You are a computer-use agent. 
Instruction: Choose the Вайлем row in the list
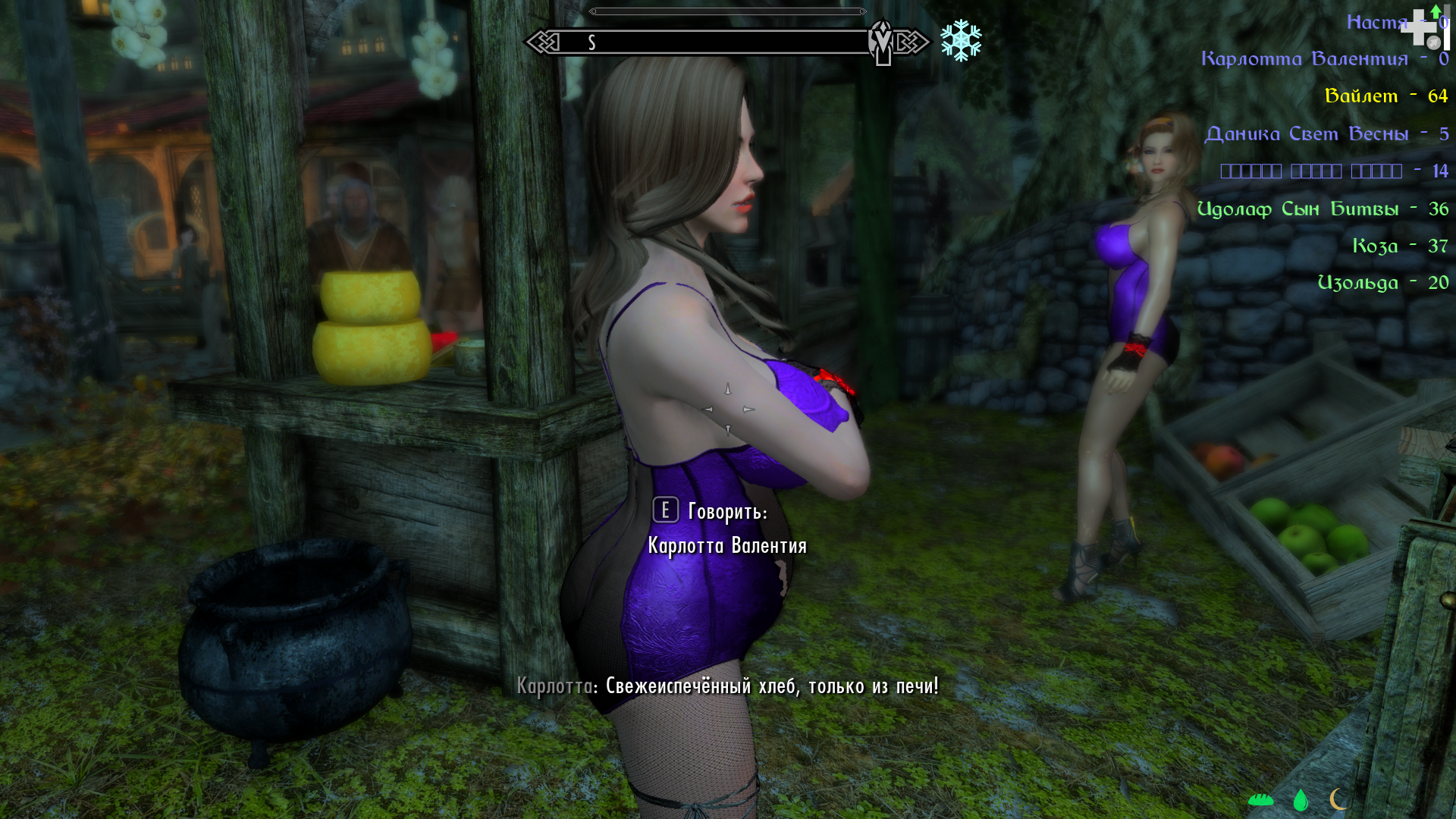[1385, 96]
